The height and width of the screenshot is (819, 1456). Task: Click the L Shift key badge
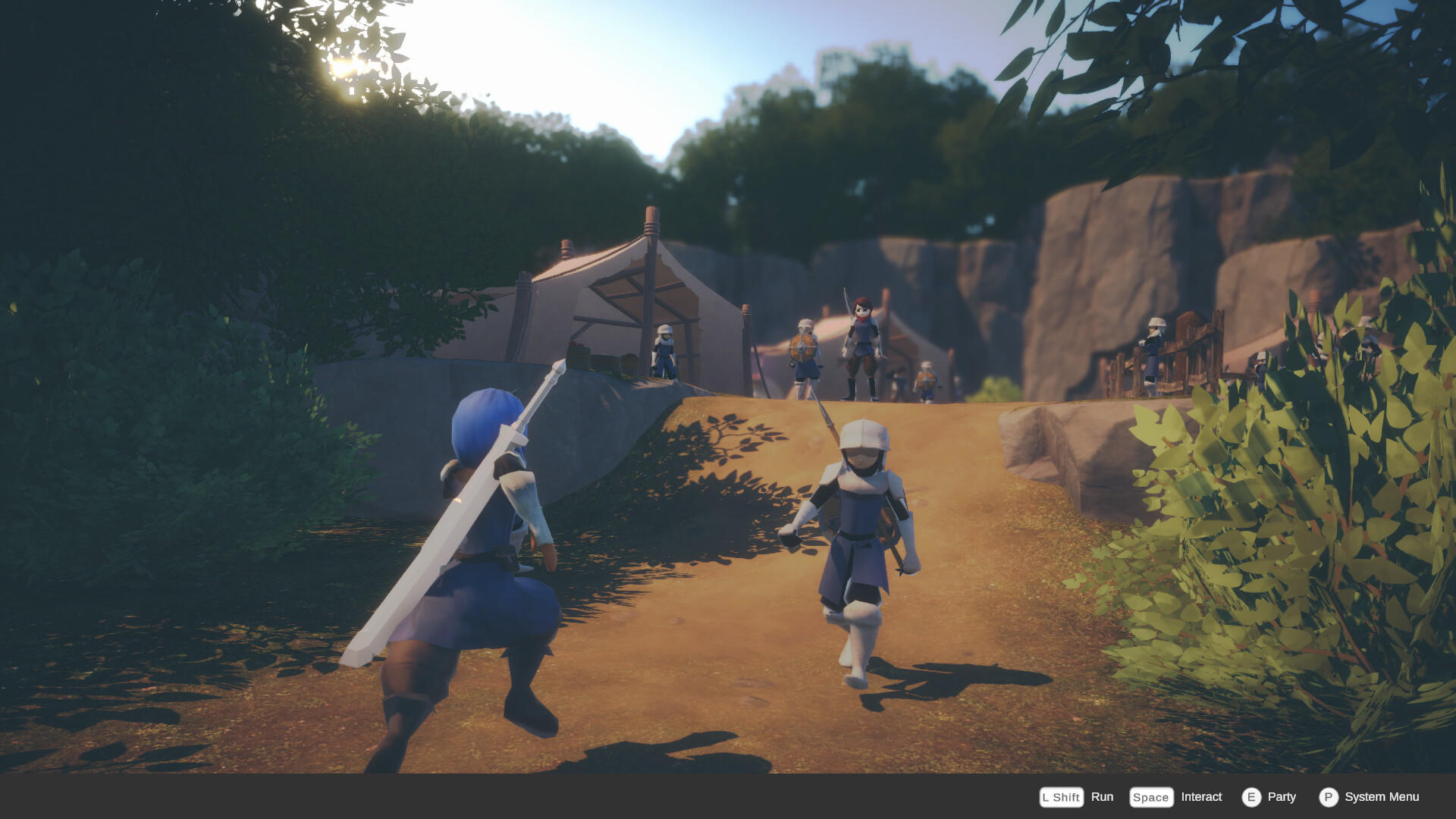point(1060,797)
